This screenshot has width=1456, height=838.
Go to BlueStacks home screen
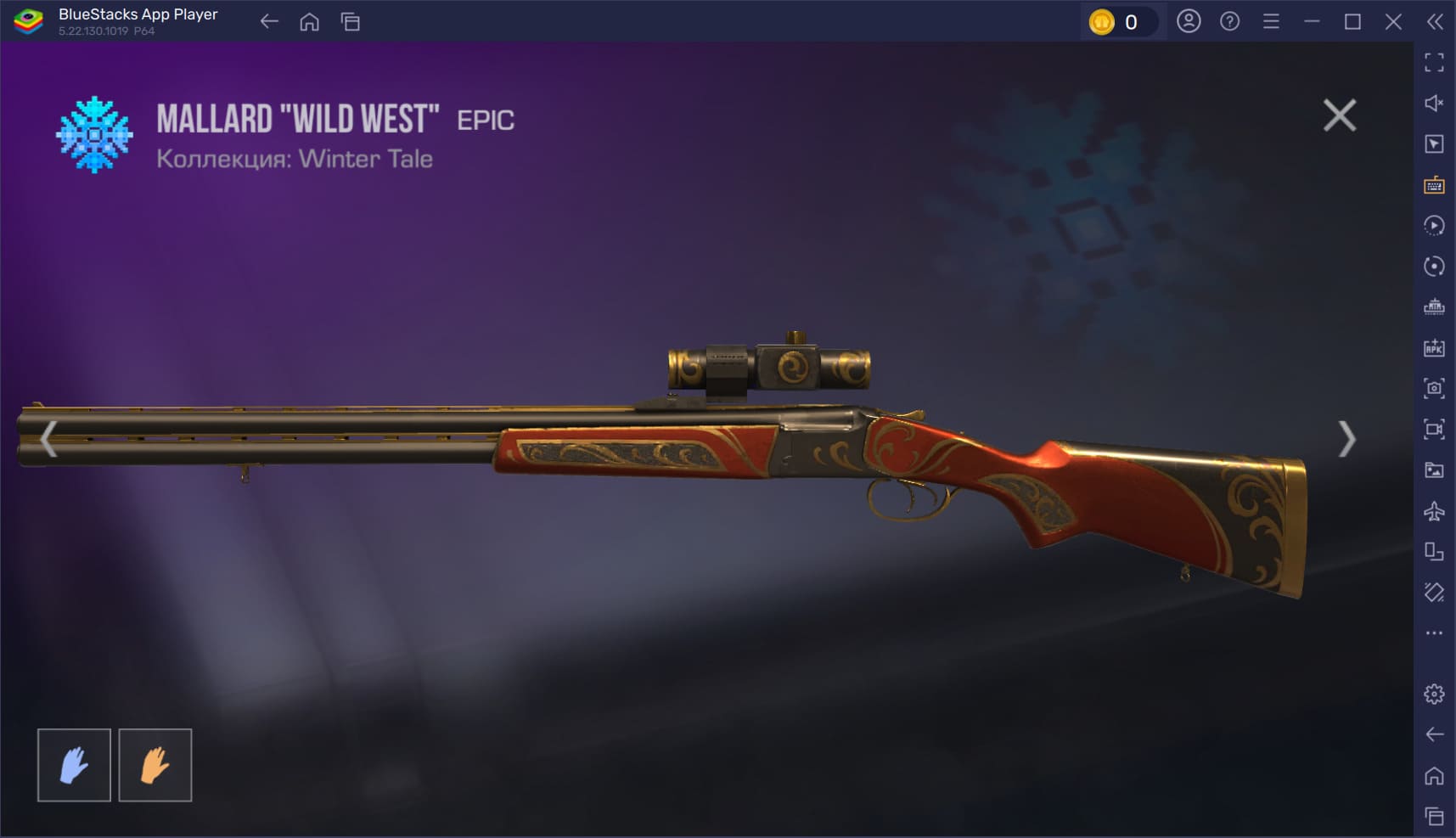point(309,22)
